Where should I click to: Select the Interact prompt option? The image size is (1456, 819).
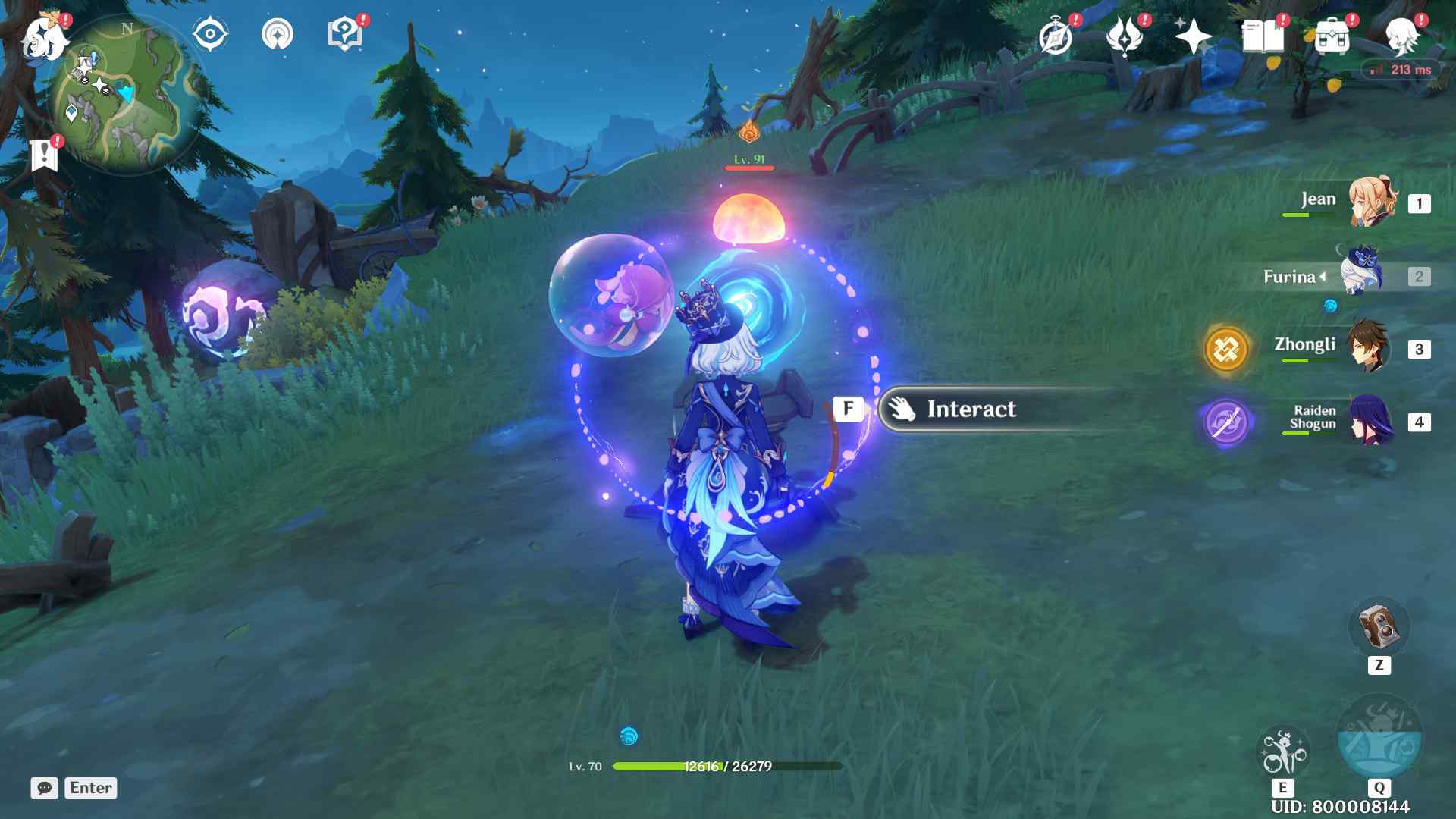971,409
